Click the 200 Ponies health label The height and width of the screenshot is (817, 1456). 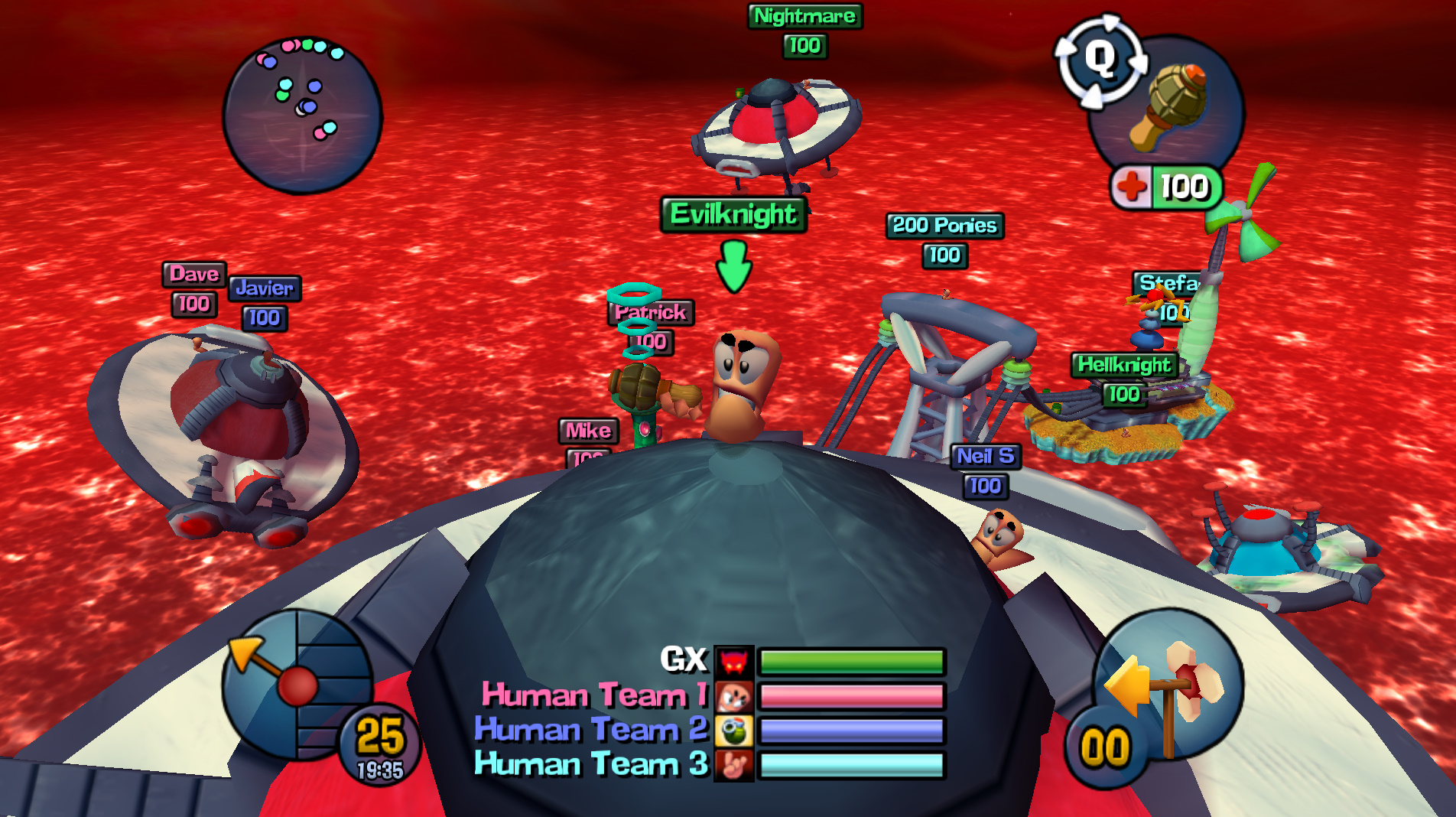pyautogui.click(x=945, y=256)
